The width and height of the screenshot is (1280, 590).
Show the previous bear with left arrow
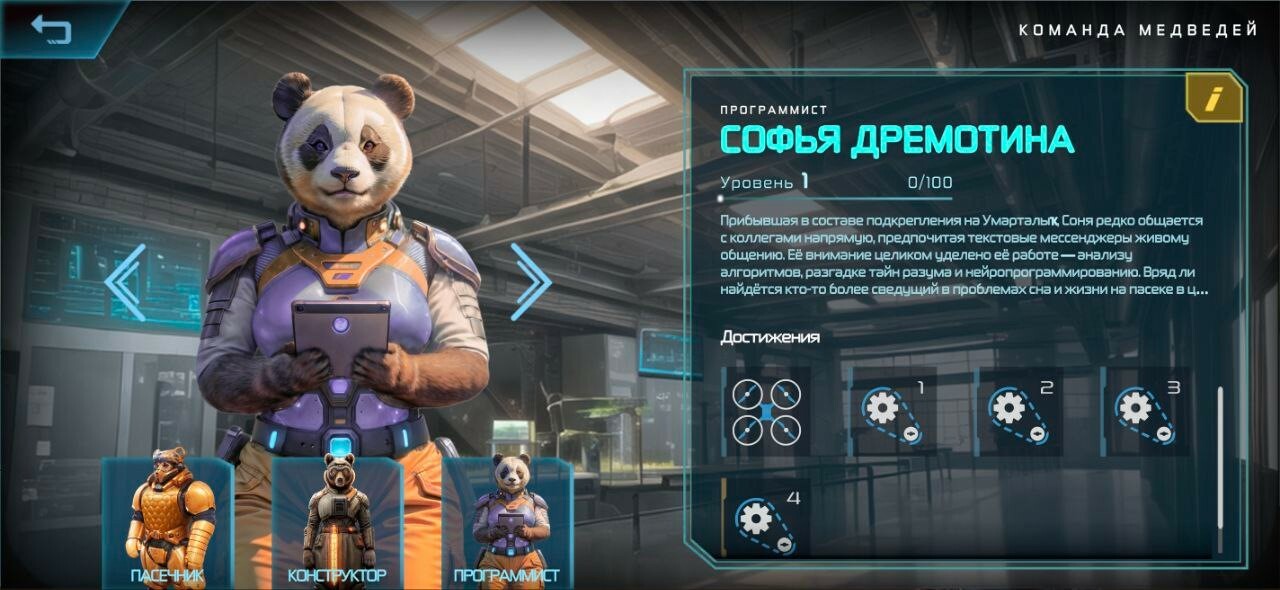[126, 282]
